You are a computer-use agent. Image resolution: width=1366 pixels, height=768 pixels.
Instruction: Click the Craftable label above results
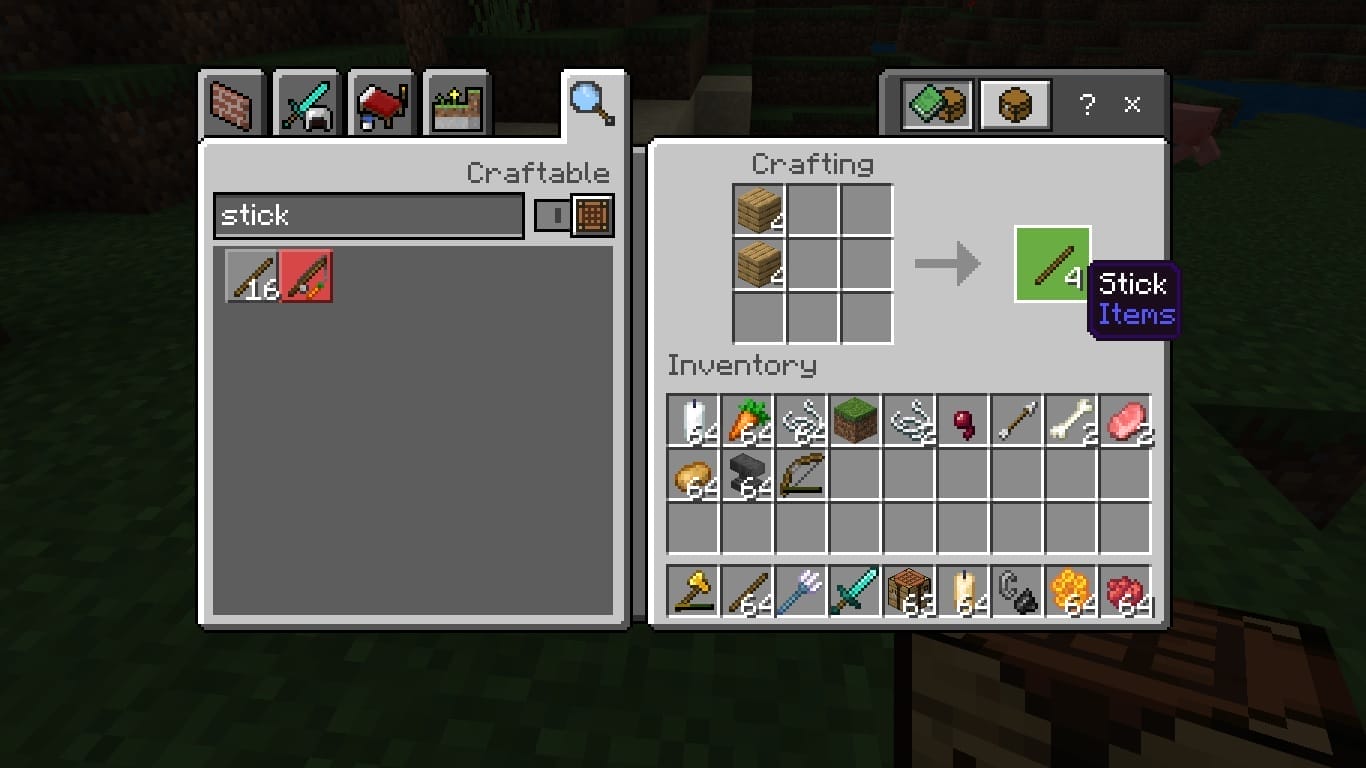point(538,172)
